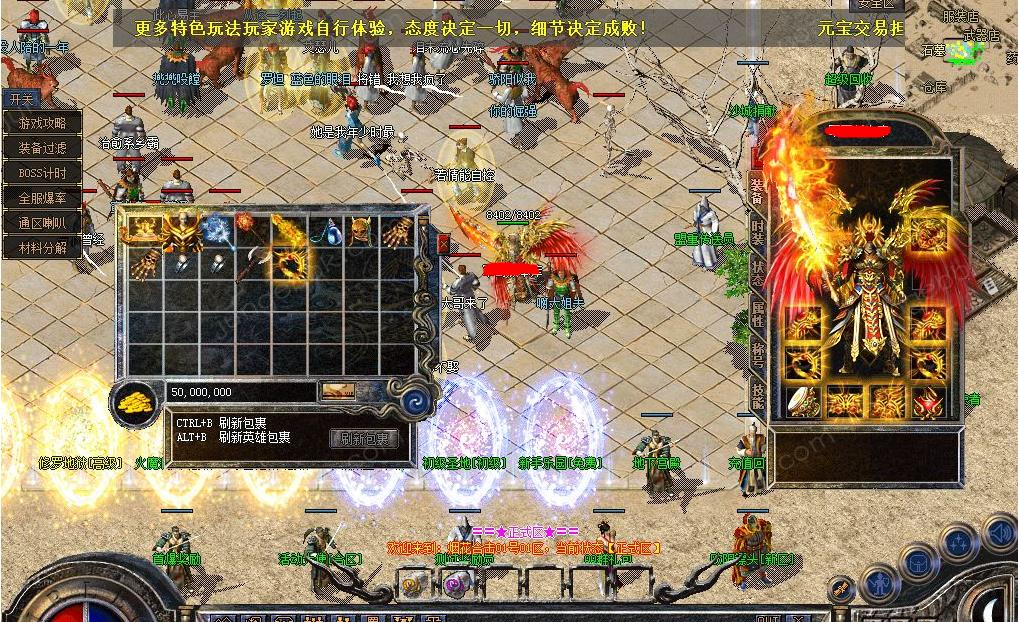Show the BOSS计时 boss timer

click(42, 173)
